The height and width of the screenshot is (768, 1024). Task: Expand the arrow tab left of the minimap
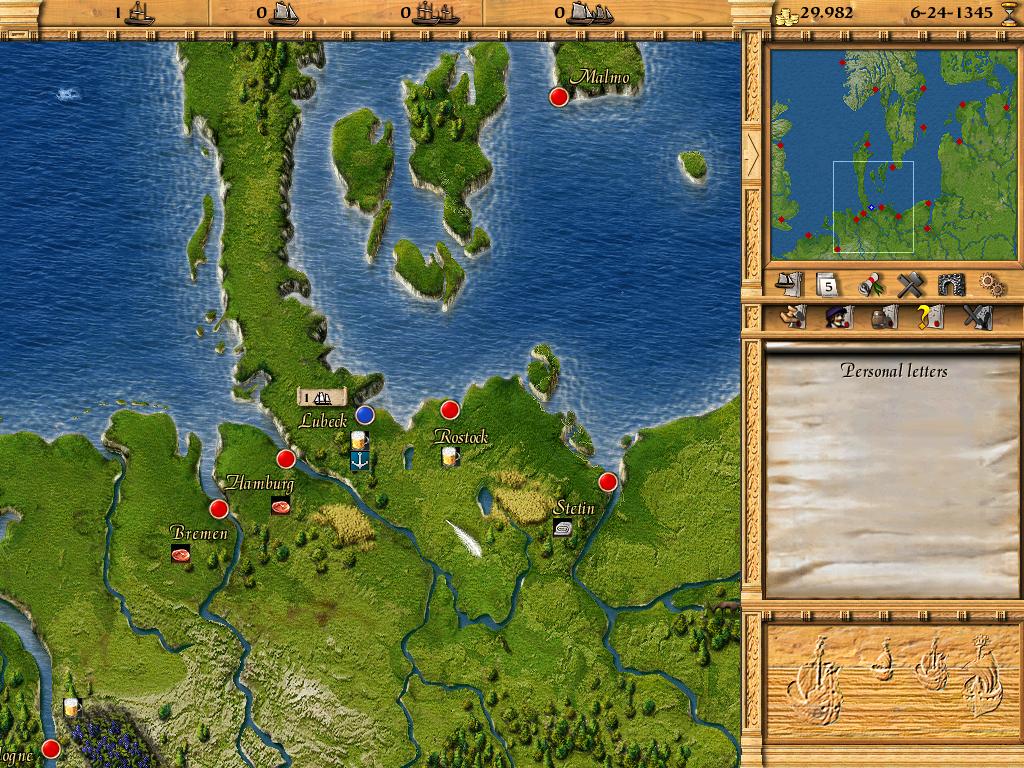[751, 152]
